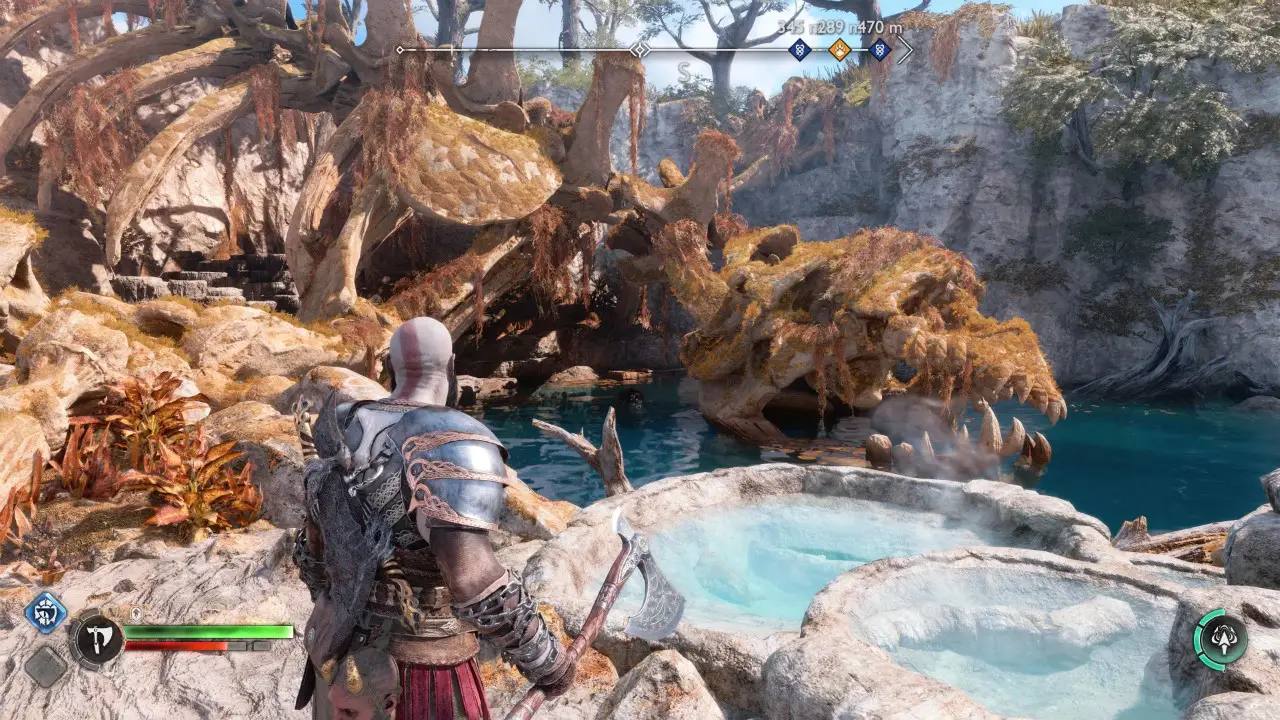The width and height of the screenshot is (1280, 720).
Task: Click the rightmost blue compass objective marker
Action: (x=880, y=48)
